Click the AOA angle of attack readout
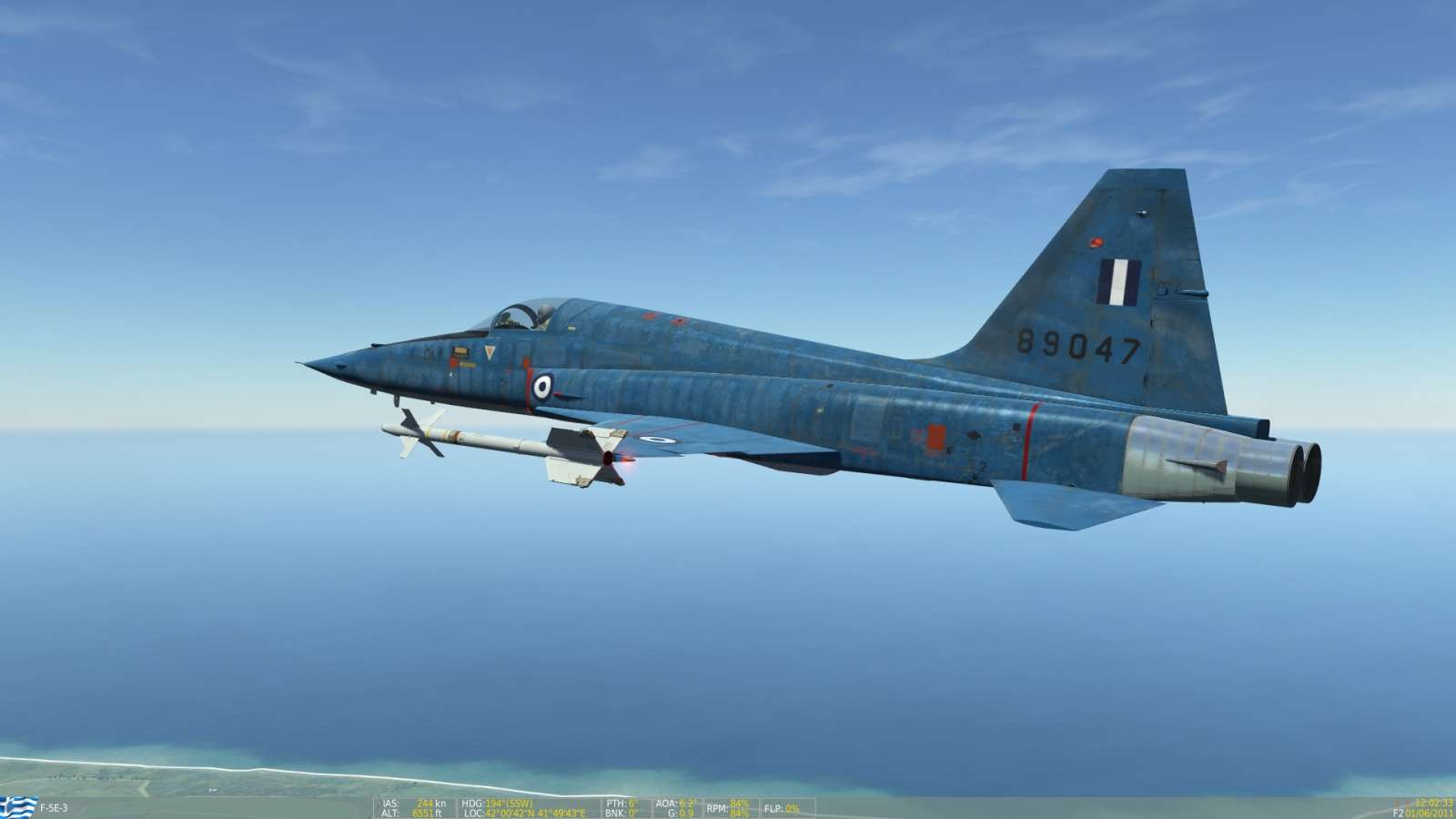The image size is (1456, 819). pyautogui.click(x=667, y=803)
